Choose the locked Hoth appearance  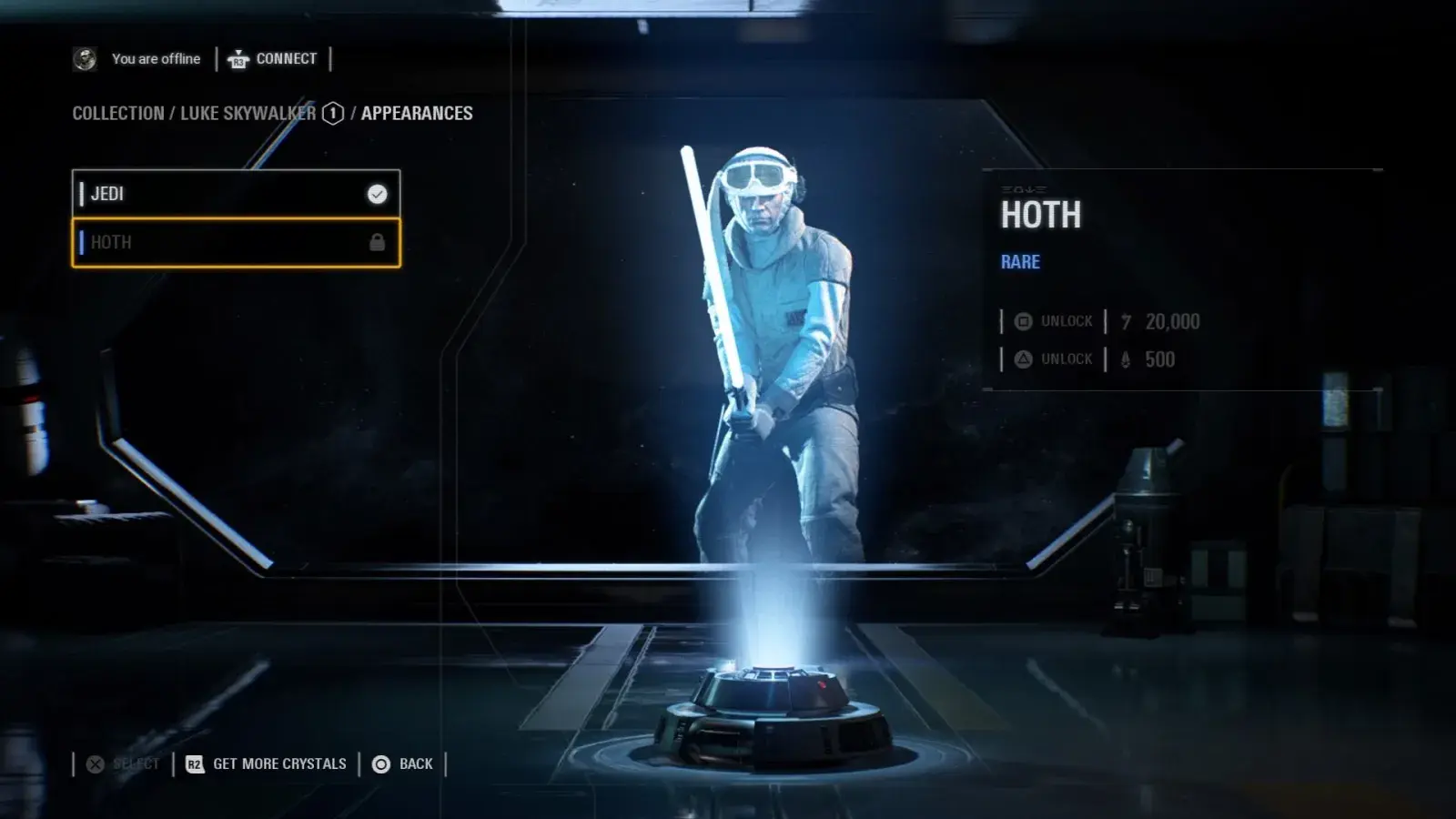(x=236, y=243)
